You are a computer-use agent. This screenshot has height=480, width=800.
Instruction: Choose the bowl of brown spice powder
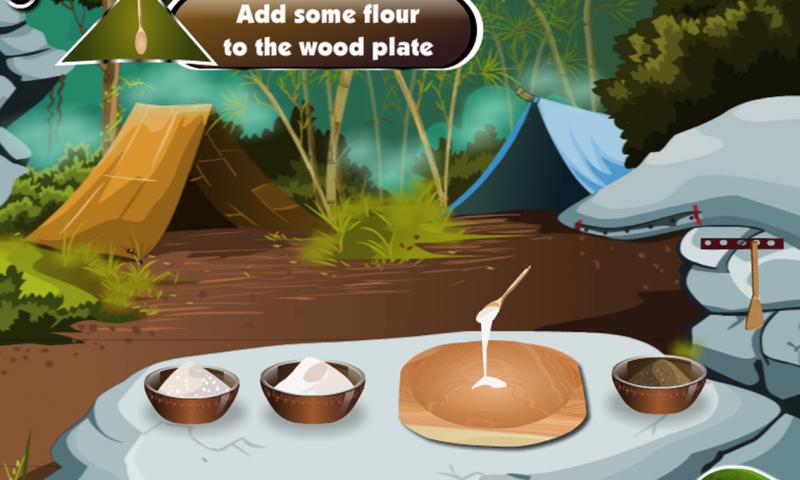tap(658, 382)
